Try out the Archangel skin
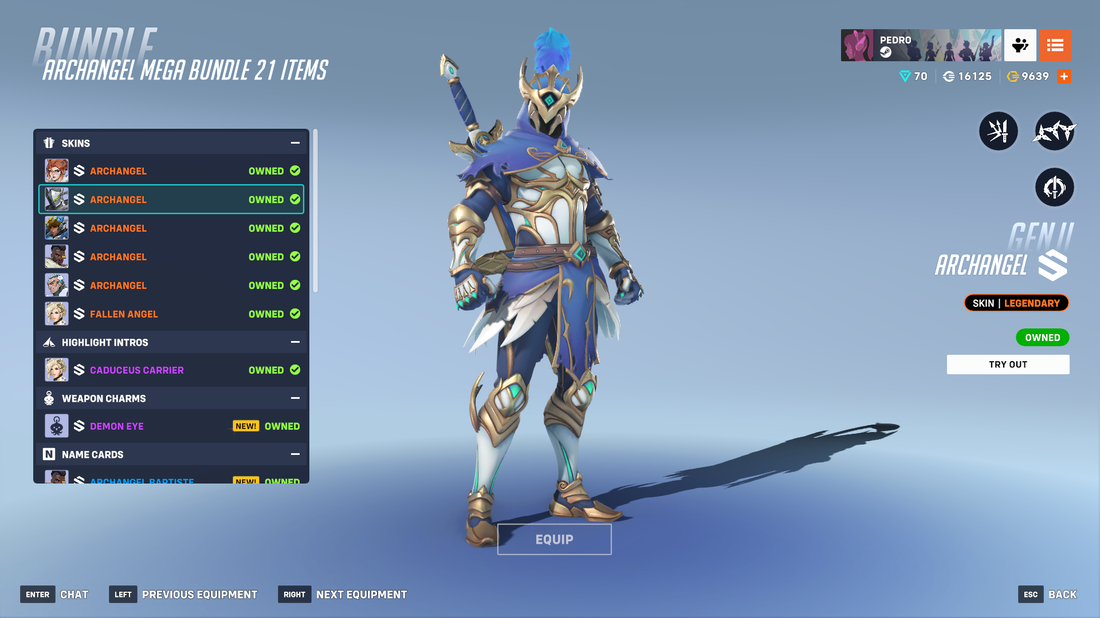 click(1007, 365)
